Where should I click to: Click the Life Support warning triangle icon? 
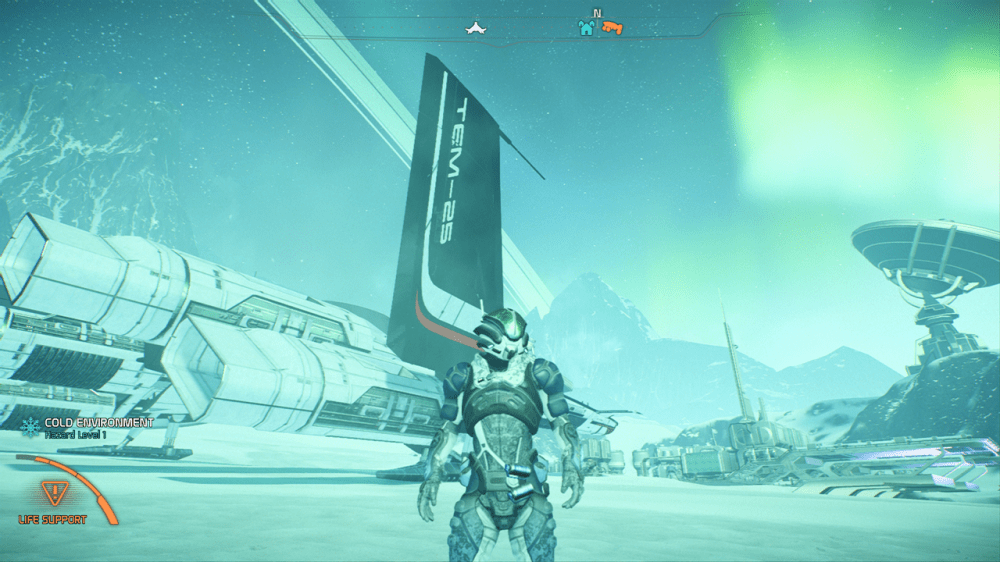click(49, 493)
